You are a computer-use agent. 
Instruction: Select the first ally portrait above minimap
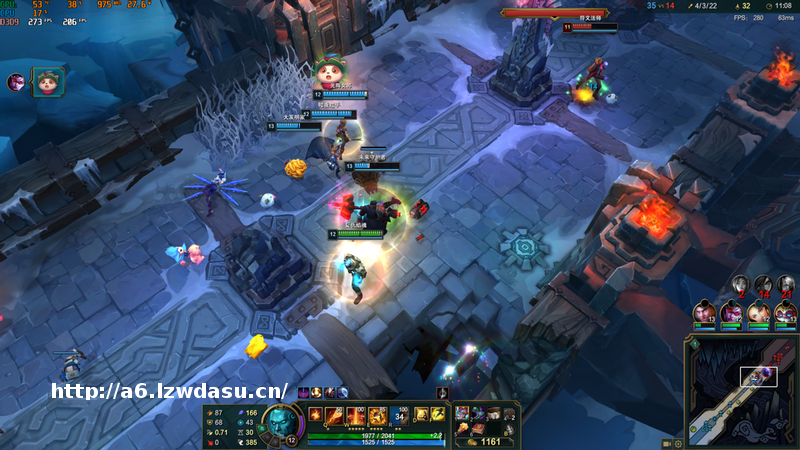[704, 313]
